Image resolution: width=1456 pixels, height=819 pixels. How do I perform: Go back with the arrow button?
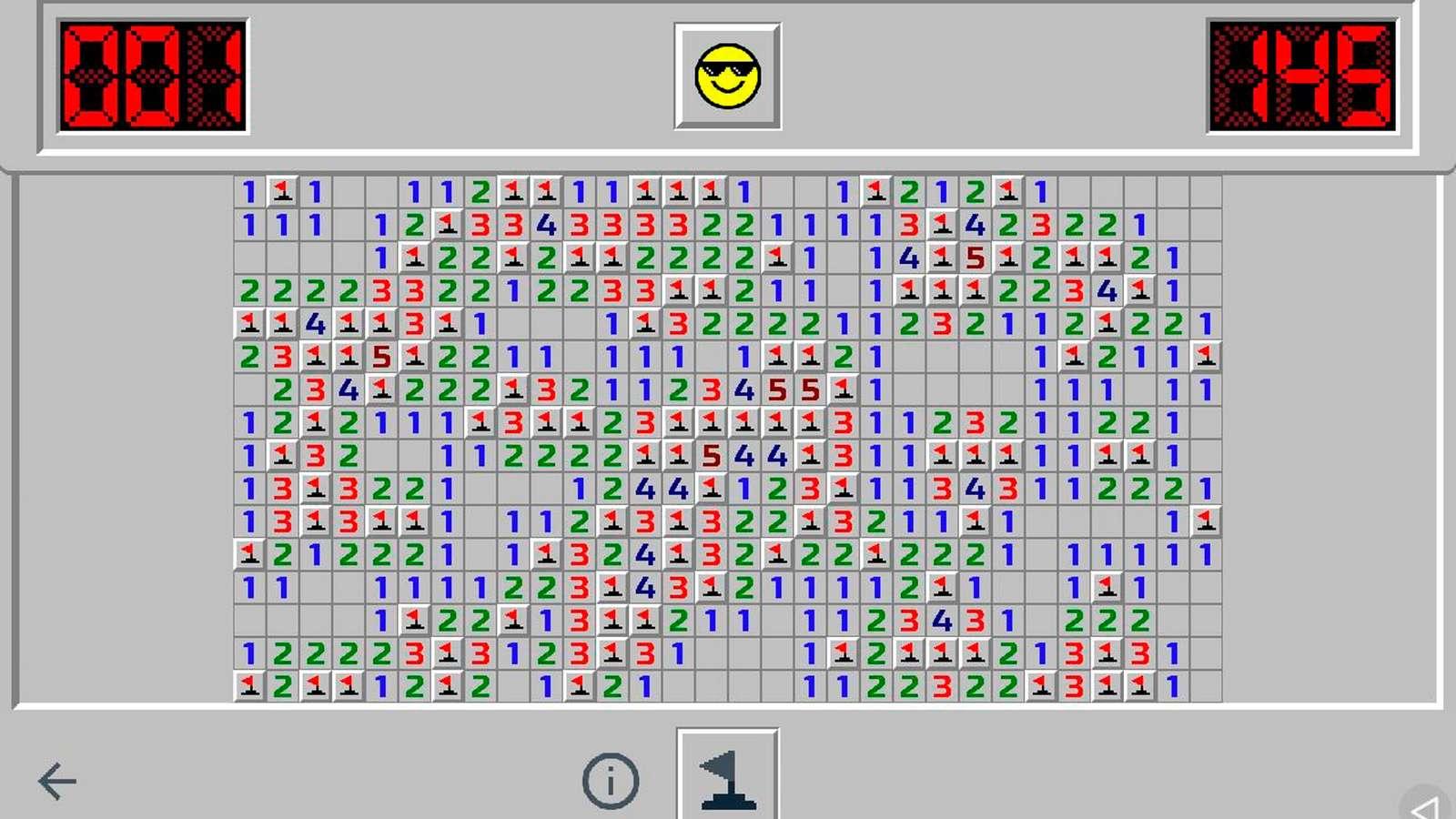[x=57, y=781]
